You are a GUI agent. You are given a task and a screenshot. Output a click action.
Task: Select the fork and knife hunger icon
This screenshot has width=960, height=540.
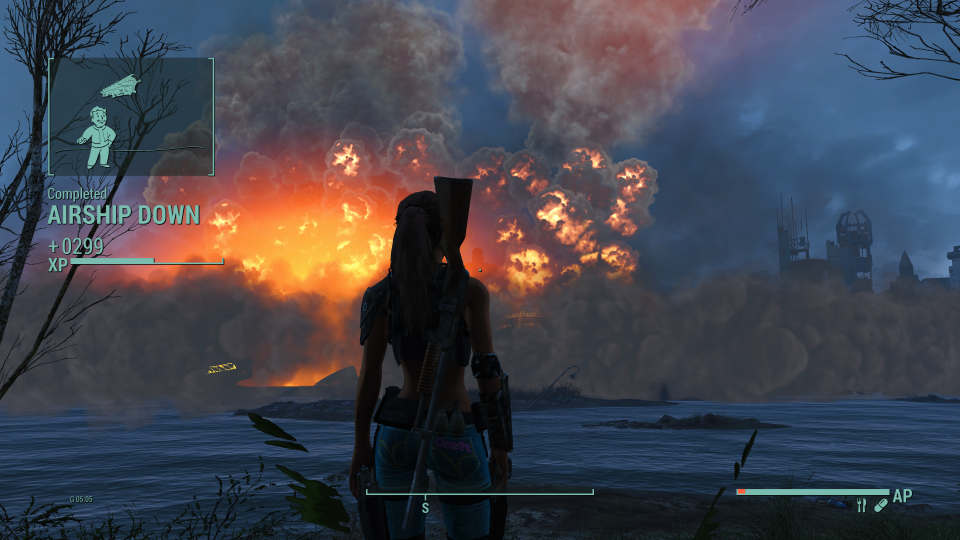pyautogui.click(x=861, y=506)
